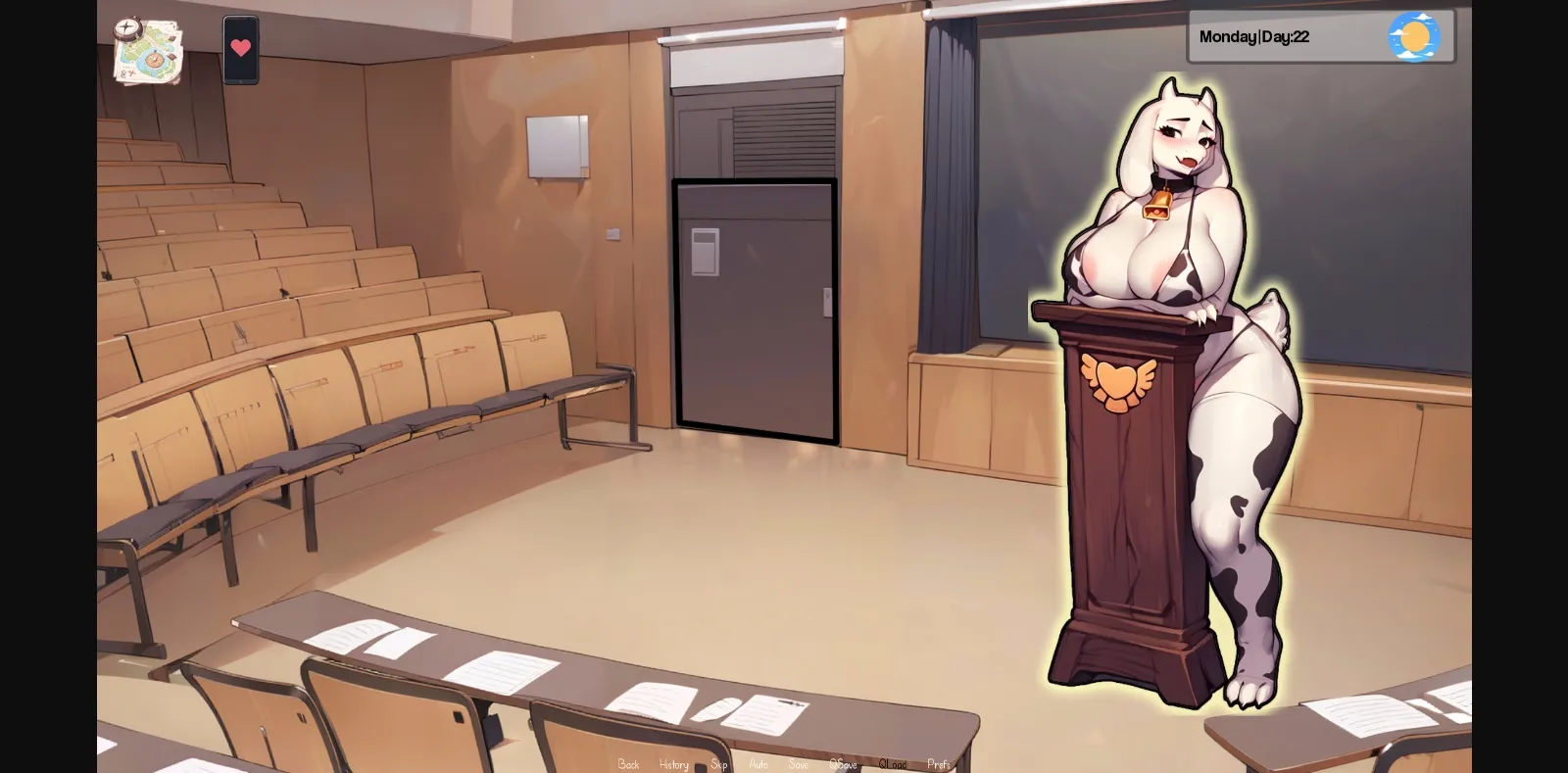This screenshot has height=773, width=1568.
Task: Click the cowbell on Toriel's collar
Action: tap(1156, 207)
